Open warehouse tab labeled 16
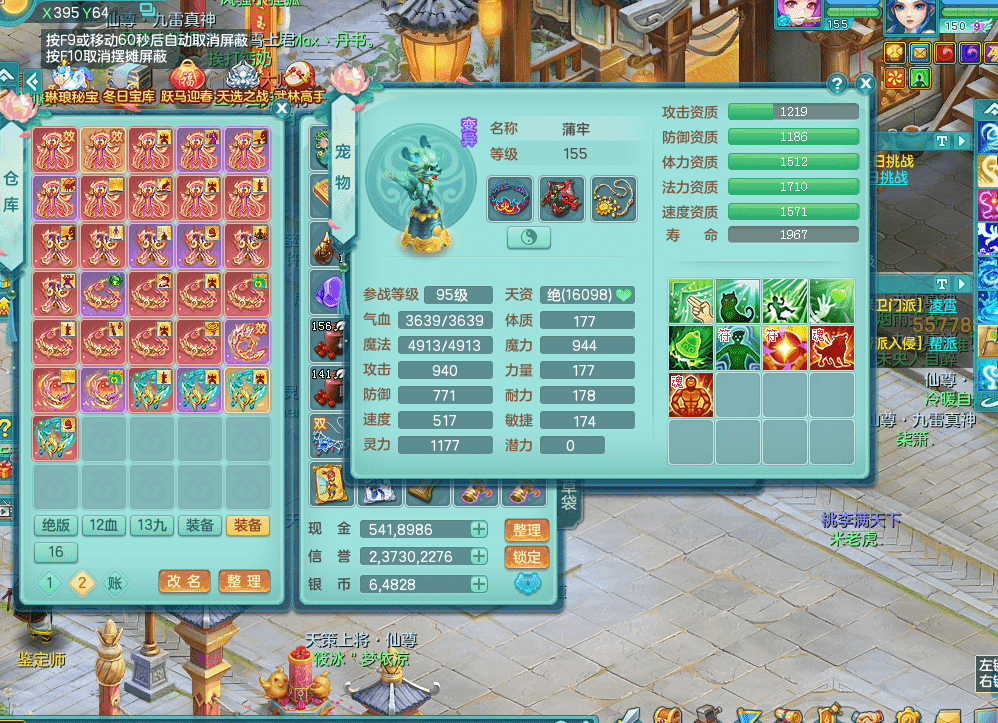 [x=56, y=552]
